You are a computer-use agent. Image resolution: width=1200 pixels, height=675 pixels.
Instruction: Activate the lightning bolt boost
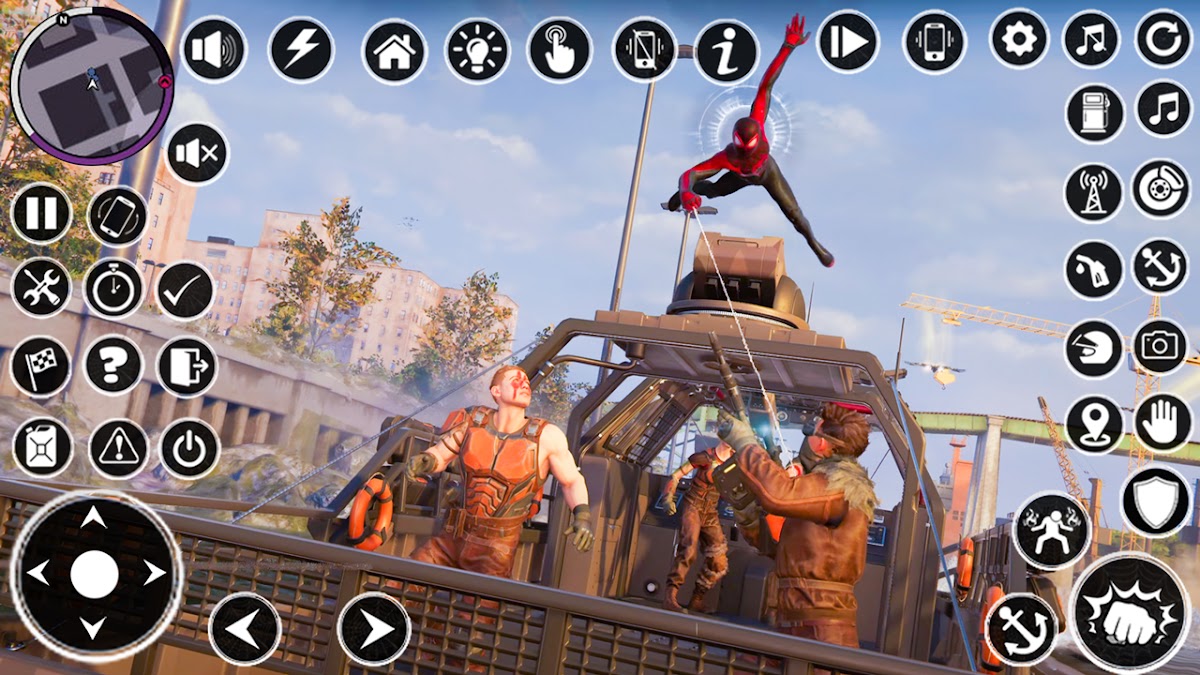[301, 50]
